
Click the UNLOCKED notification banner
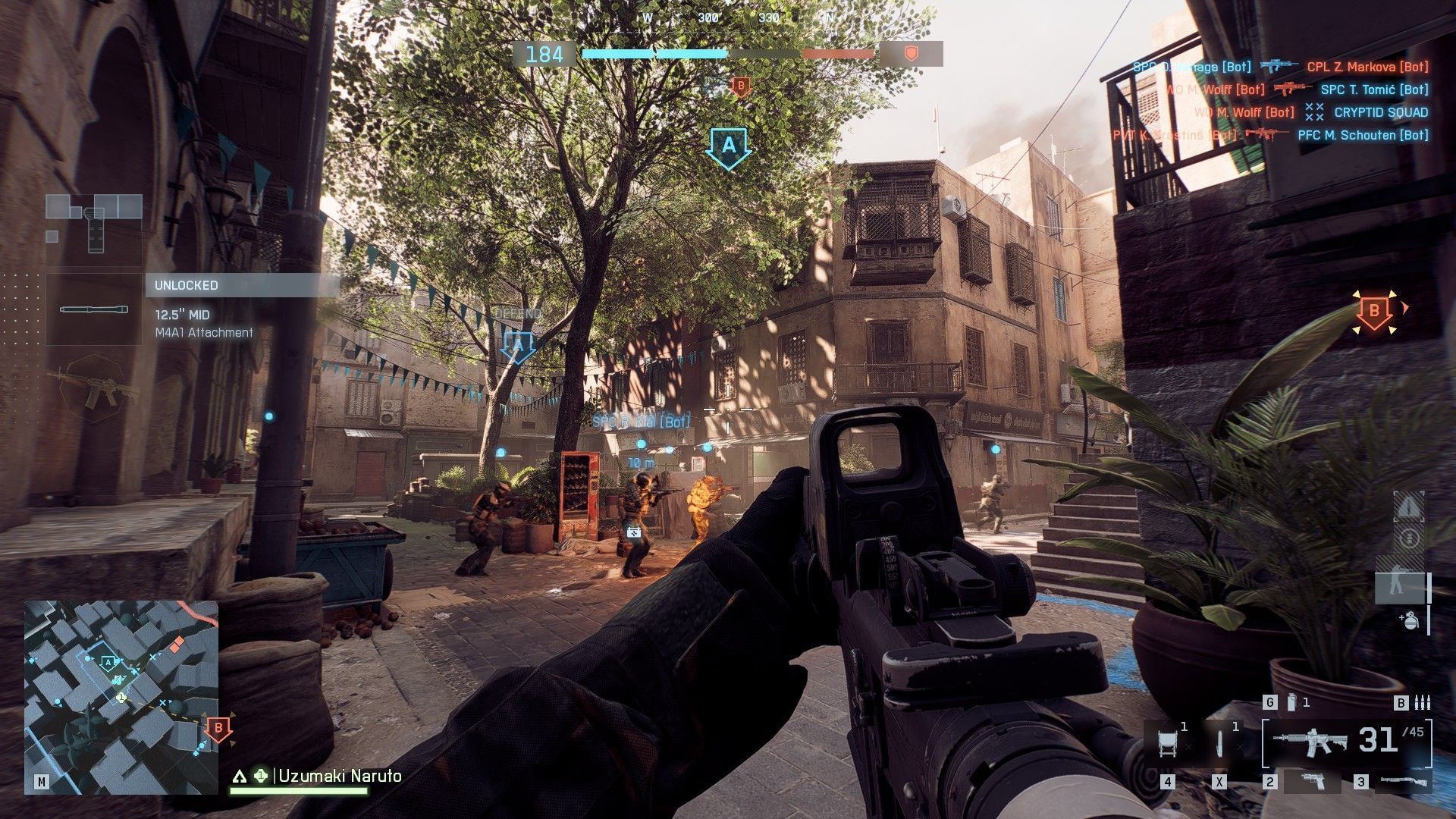coord(241,285)
